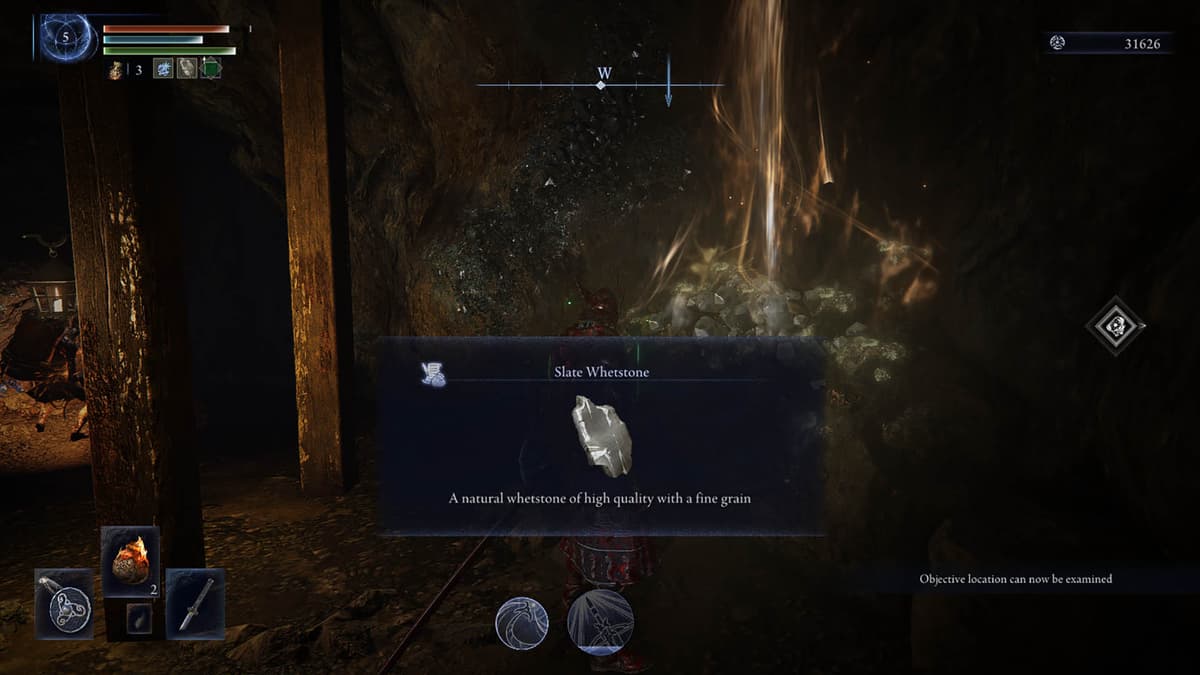Trigger the radiant sword skill icon

[x=600, y=621]
